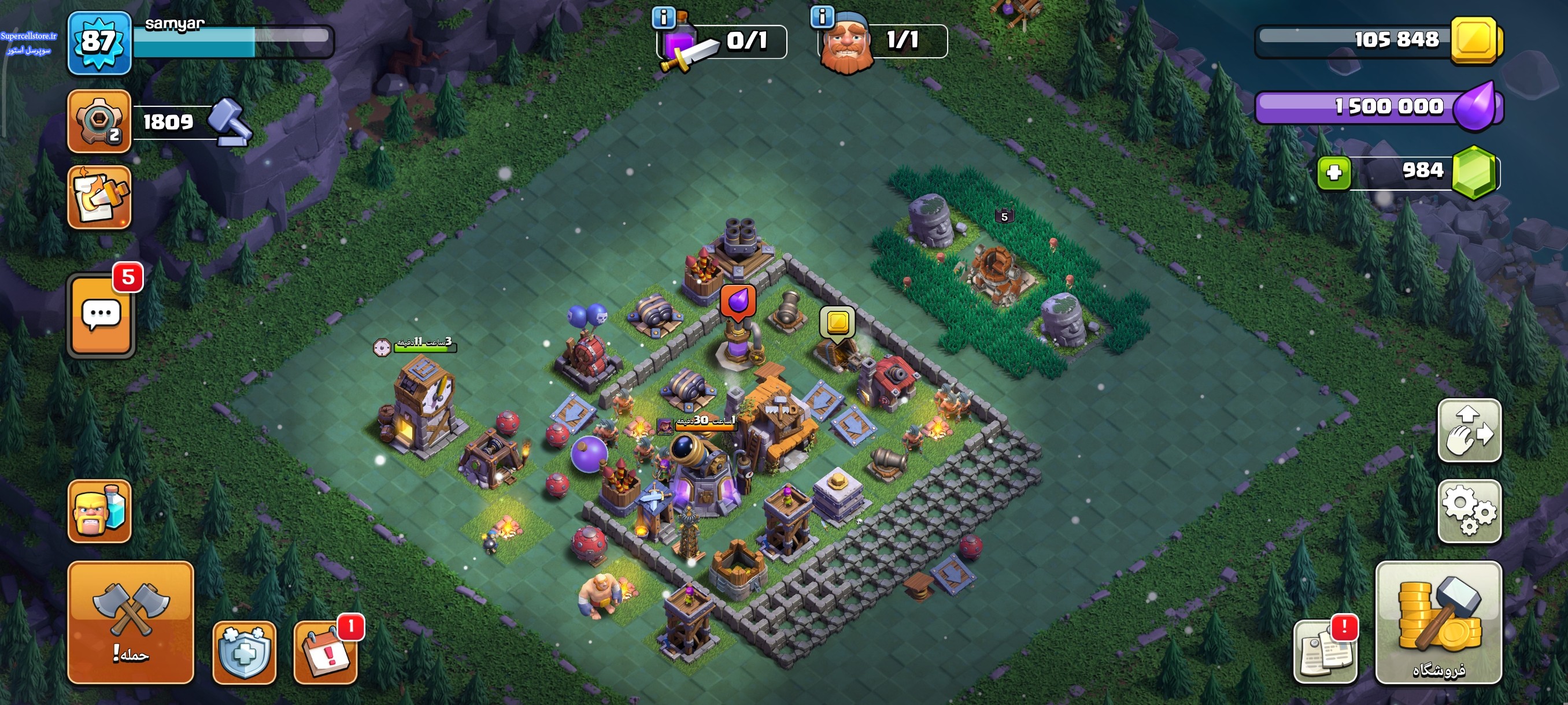Collect elixir from the purple drop bubble
Viewport: 1568px width, 705px height.
point(738,302)
